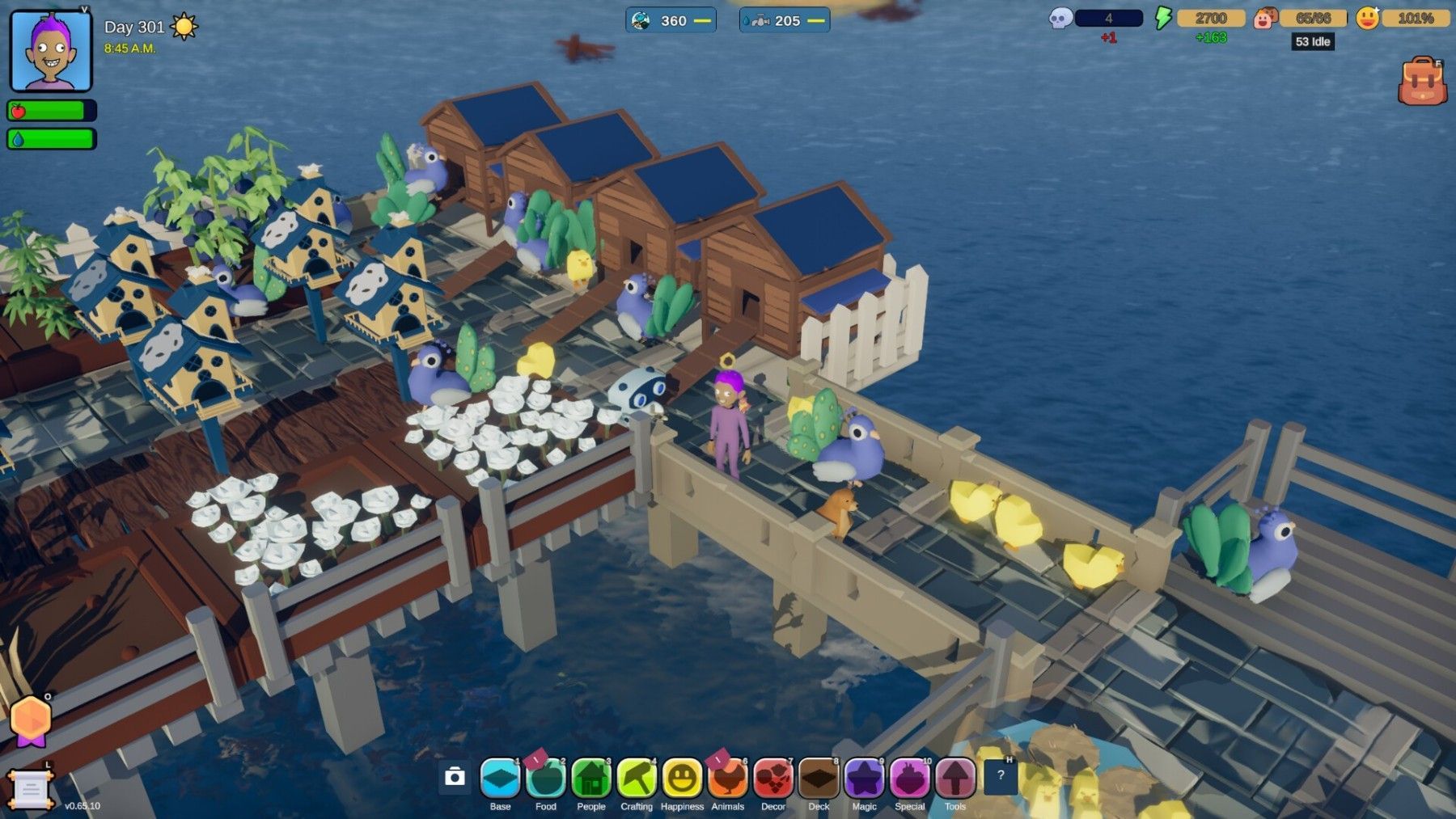Image resolution: width=1456 pixels, height=819 pixels.
Task: Click the orange hexagon badge icon
Action: 31,720
